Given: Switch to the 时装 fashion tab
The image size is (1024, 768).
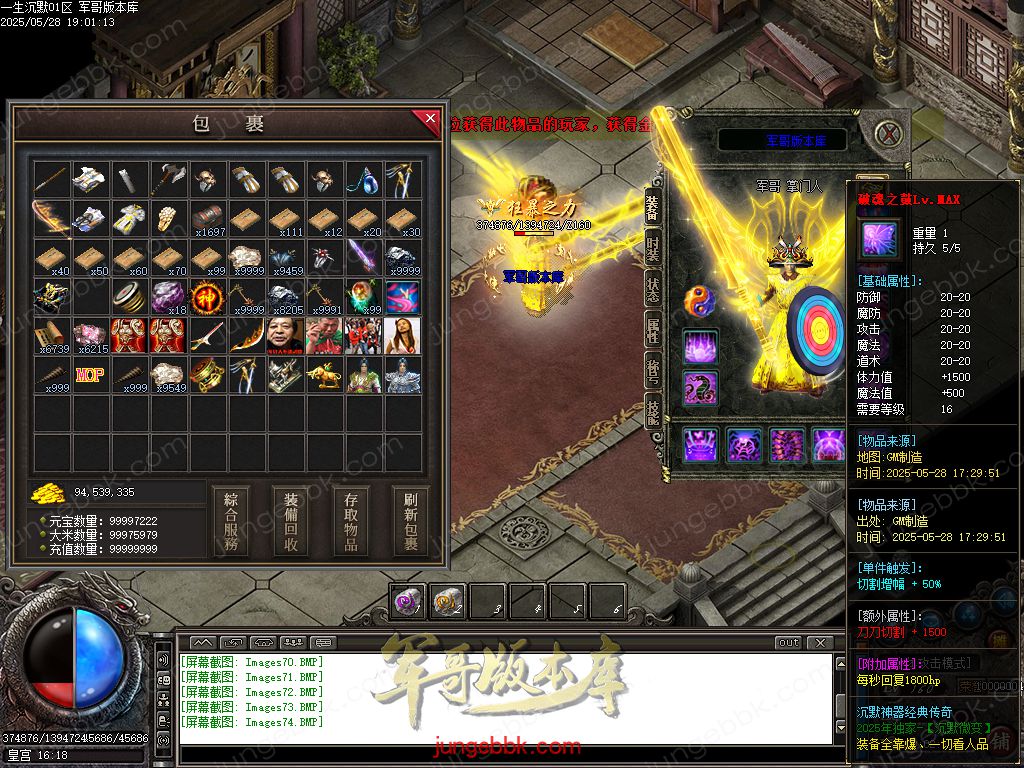Looking at the screenshot, I should 652,250.
